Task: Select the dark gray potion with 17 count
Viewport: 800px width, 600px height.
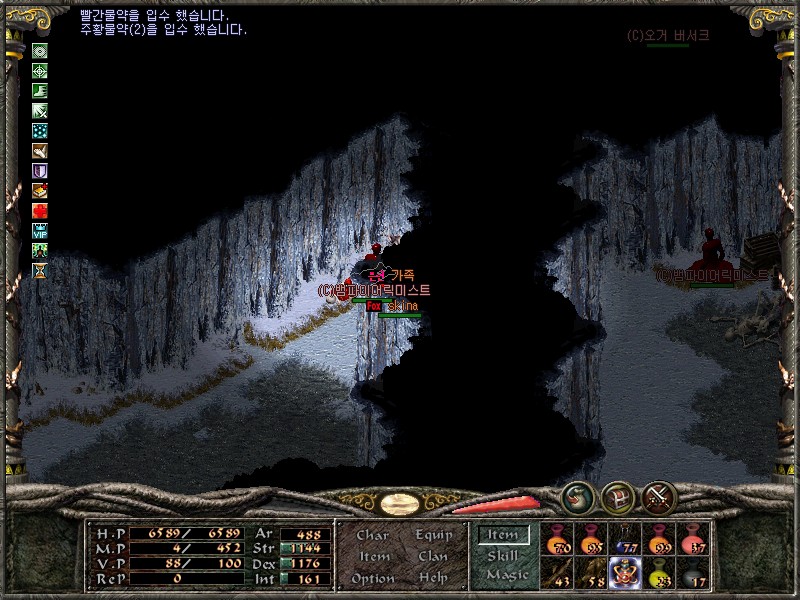Action: tap(692, 573)
